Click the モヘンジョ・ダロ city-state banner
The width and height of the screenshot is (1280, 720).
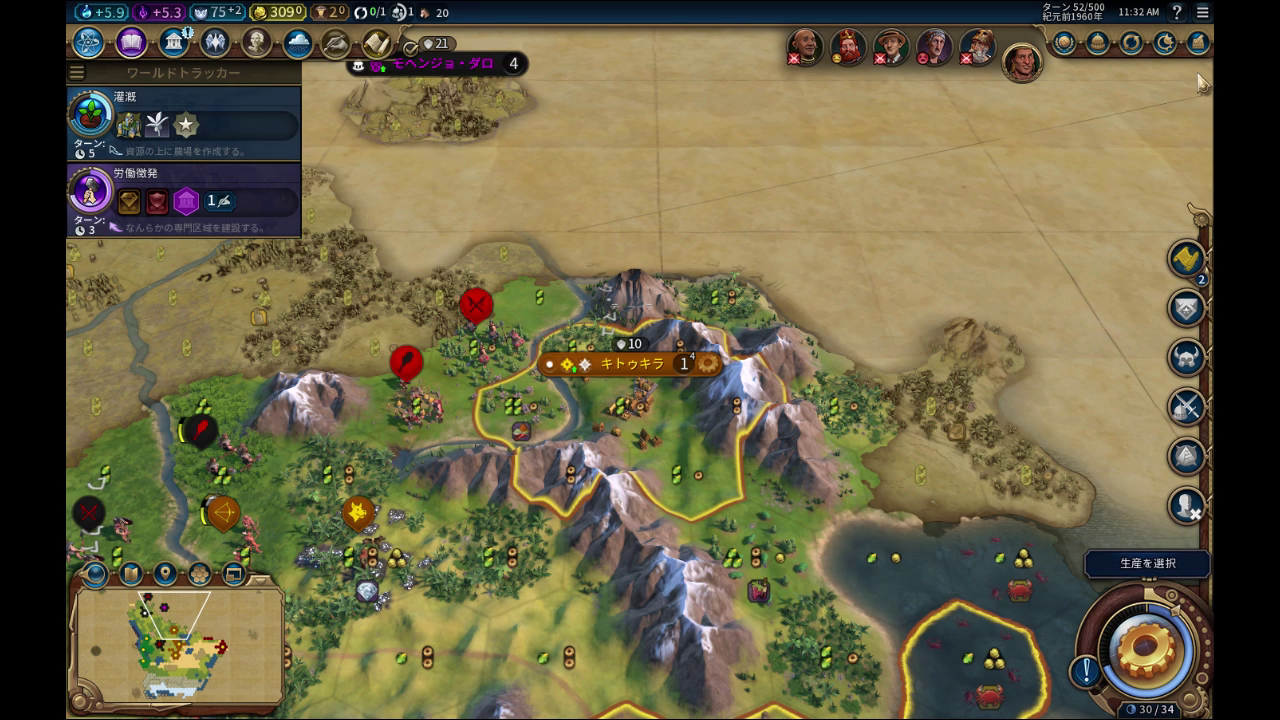tap(442, 64)
